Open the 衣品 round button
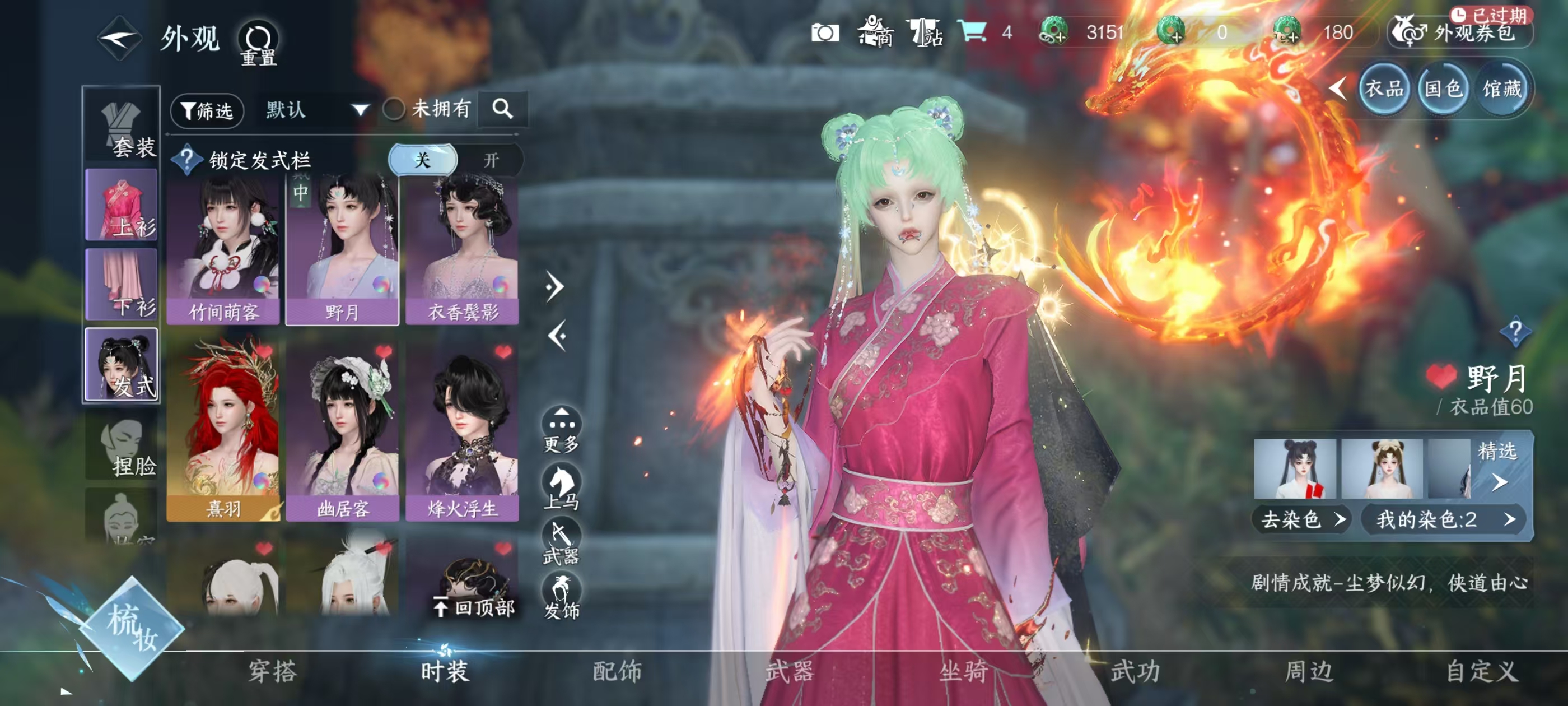1568x706 pixels. coord(1384,90)
